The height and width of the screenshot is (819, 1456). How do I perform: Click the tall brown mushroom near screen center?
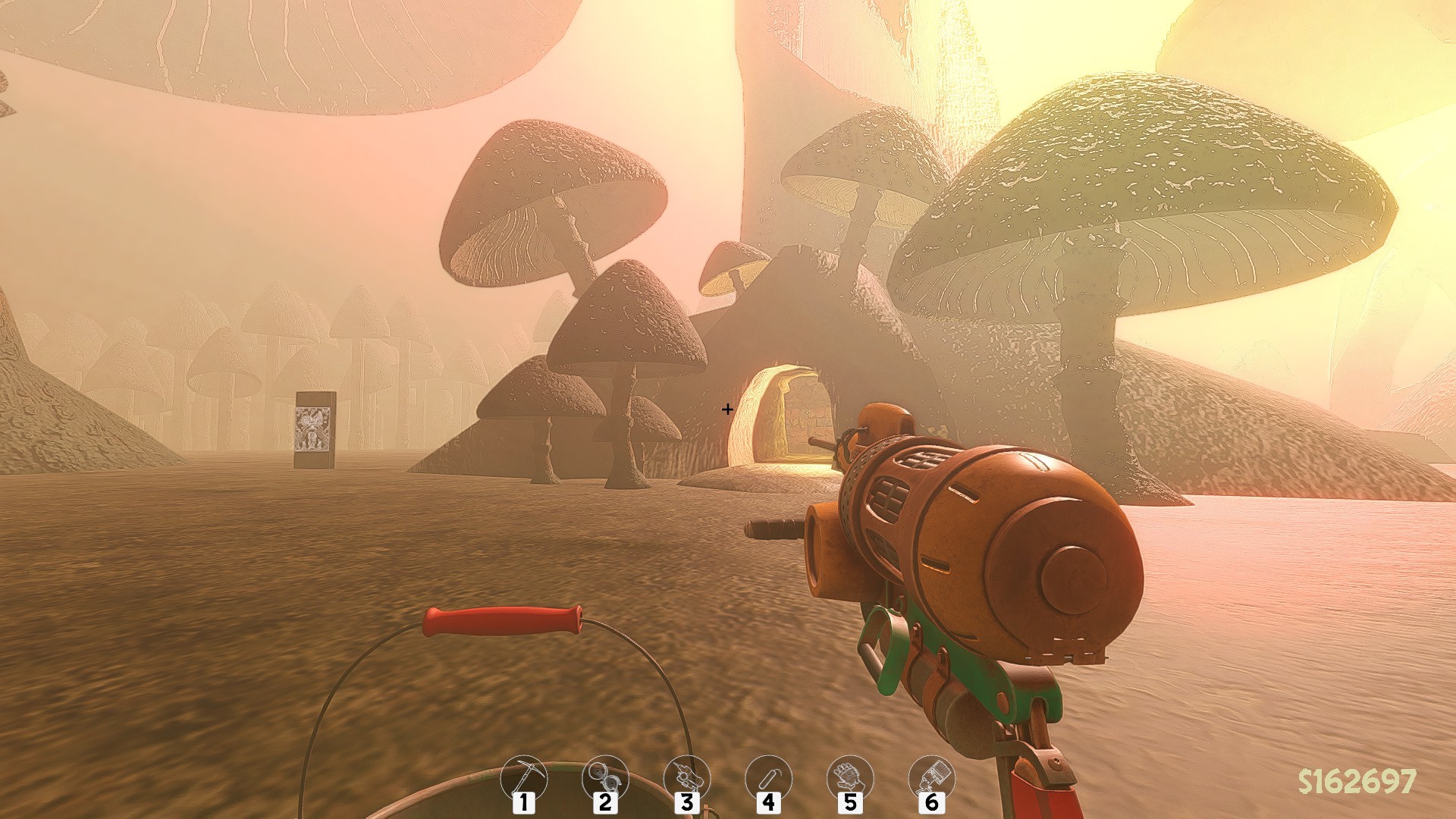[629, 326]
